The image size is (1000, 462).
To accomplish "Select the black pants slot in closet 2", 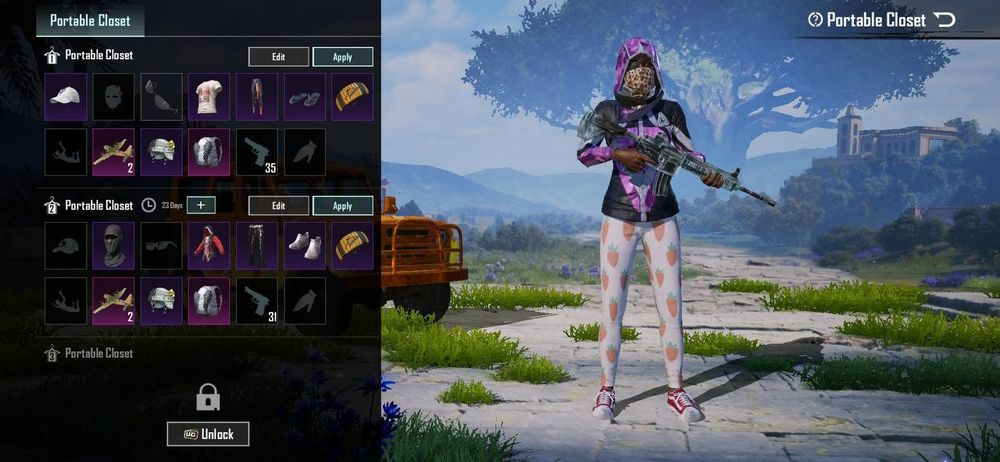I will tap(257, 246).
